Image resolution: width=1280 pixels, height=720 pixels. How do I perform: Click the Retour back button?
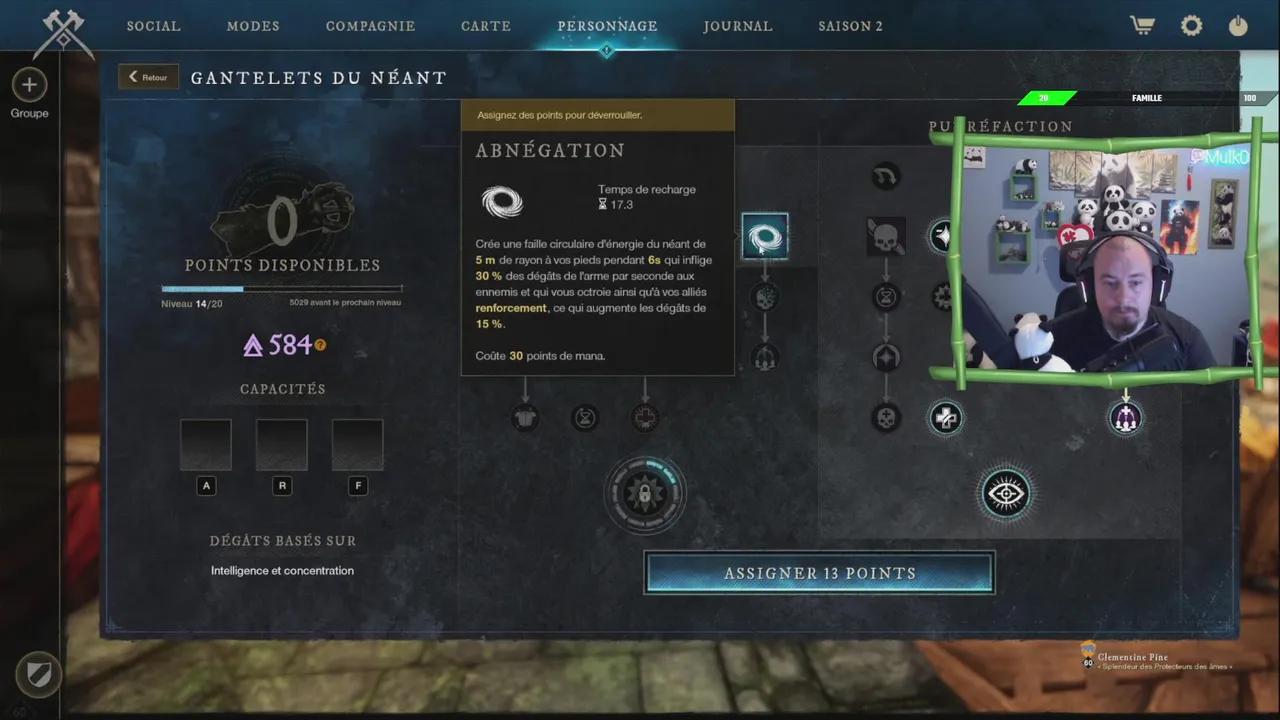(148, 76)
